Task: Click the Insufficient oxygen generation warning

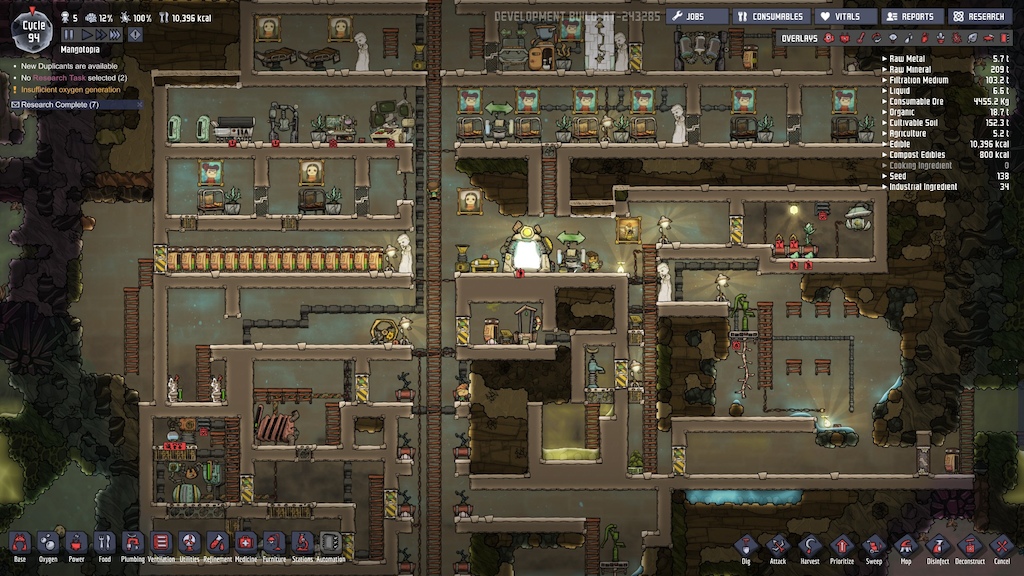Action: [x=70, y=90]
